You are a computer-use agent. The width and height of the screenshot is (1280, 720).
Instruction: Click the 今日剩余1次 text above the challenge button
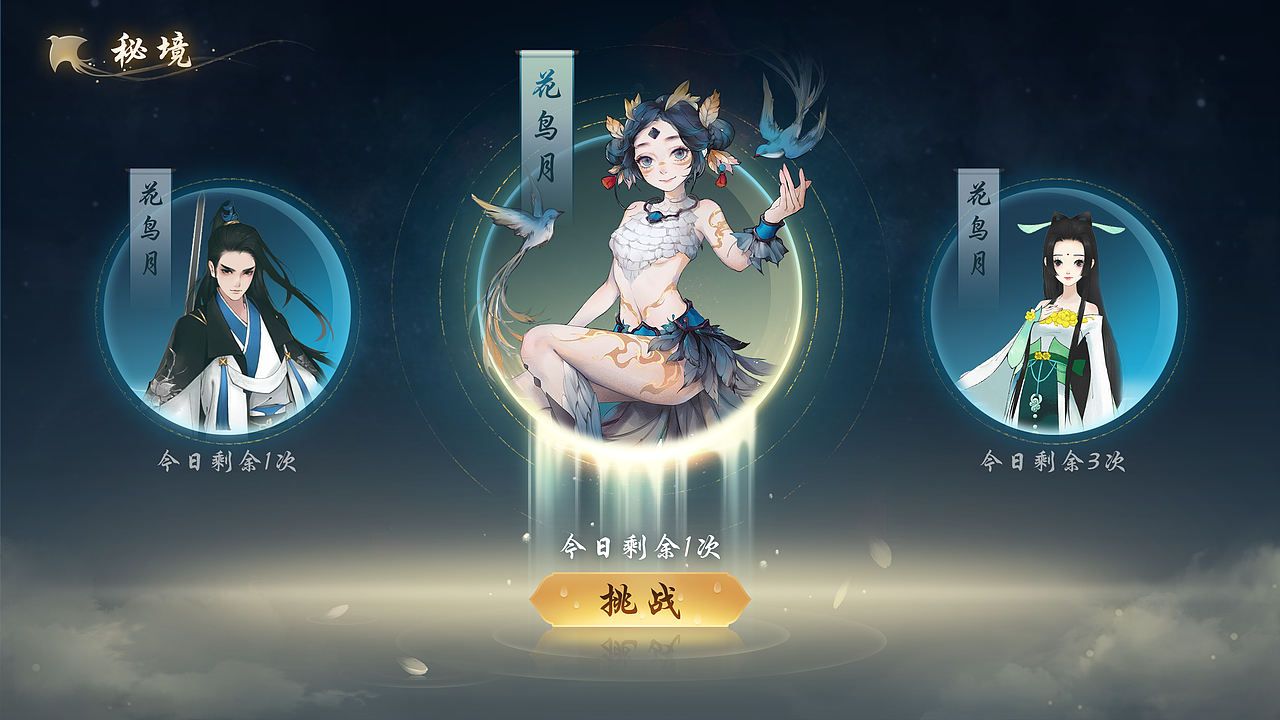640,548
